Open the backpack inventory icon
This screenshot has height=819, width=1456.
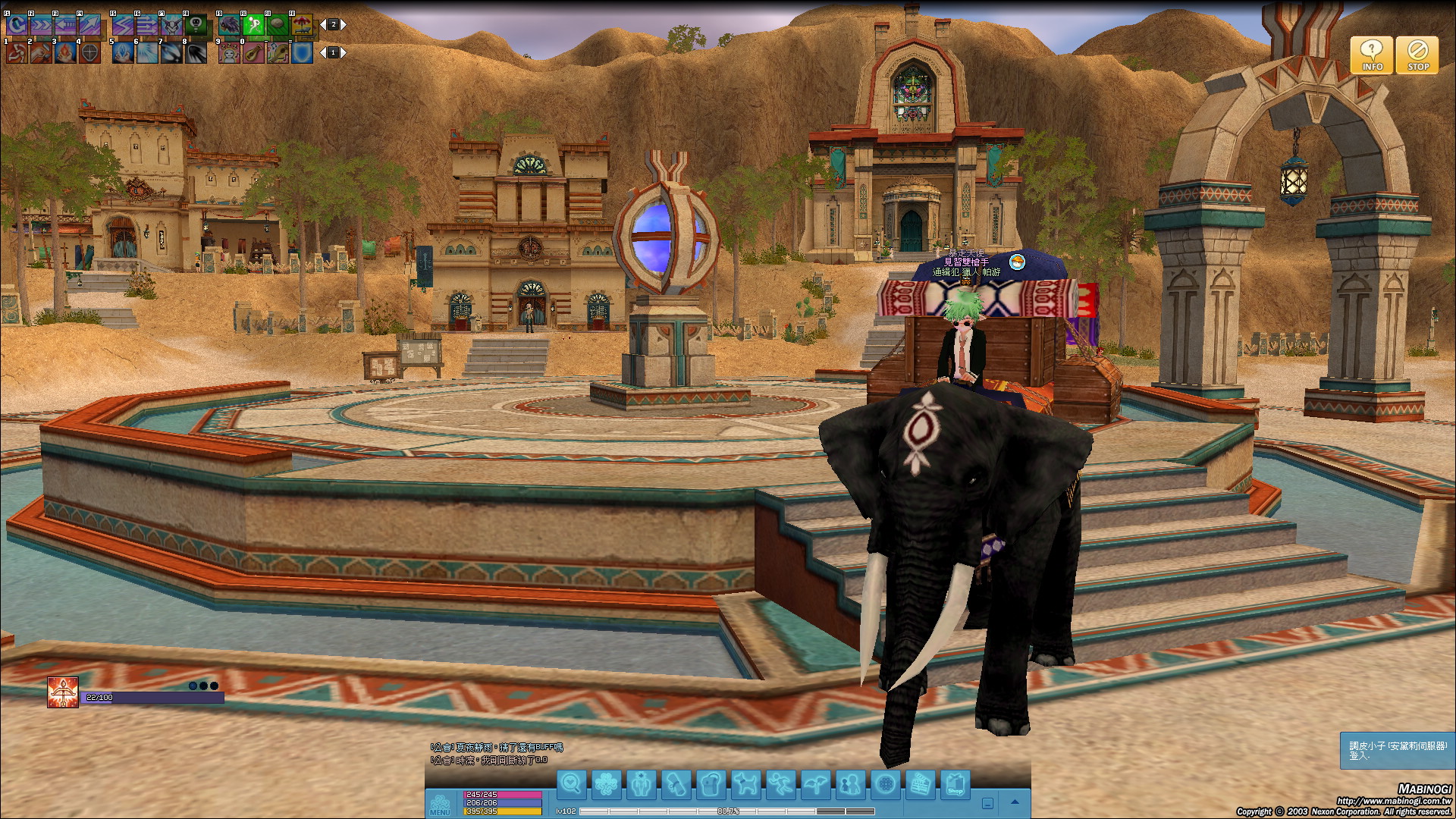(711, 784)
